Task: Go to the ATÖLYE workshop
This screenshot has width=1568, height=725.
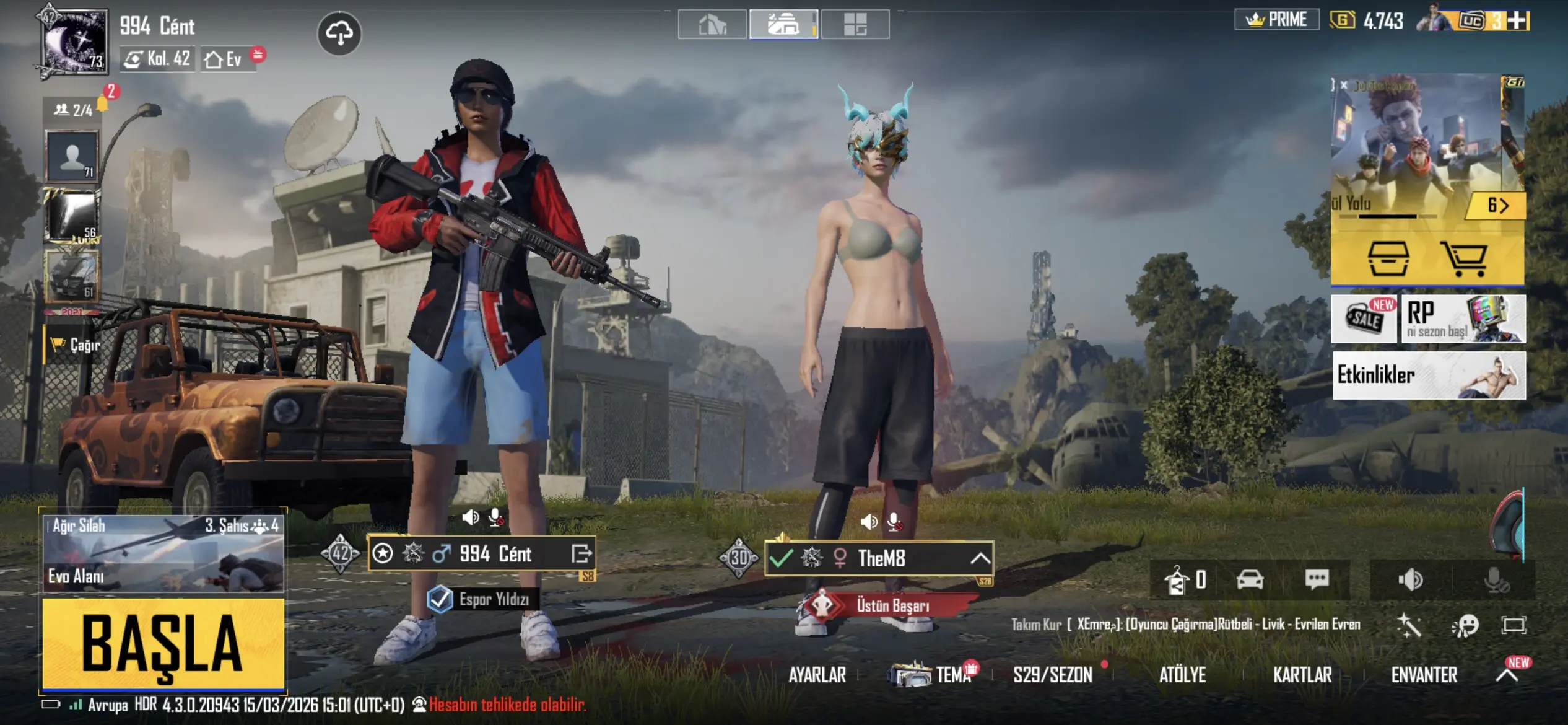Action: point(1182,675)
